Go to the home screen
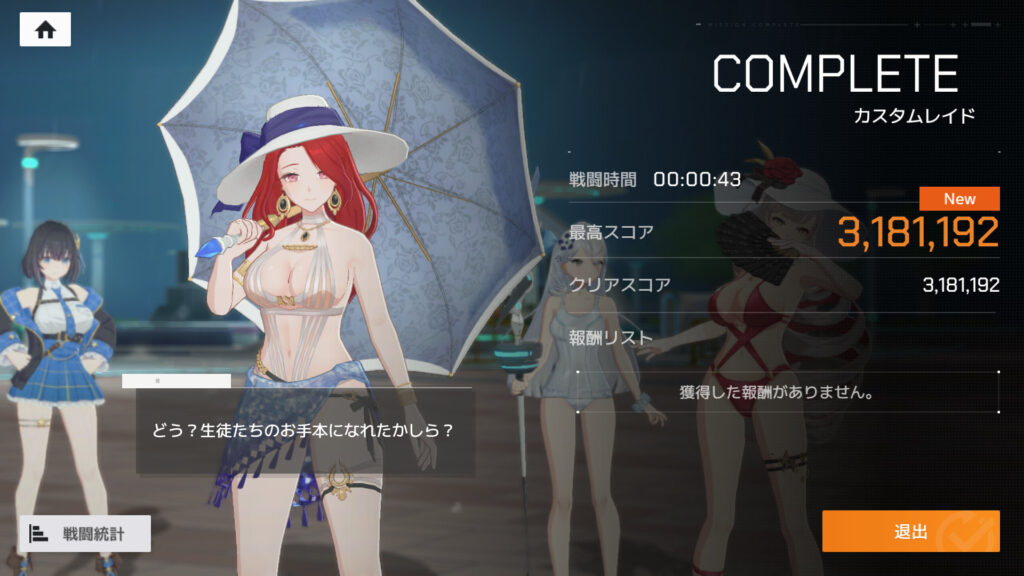The height and width of the screenshot is (576, 1024). click(x=45, y=30)
